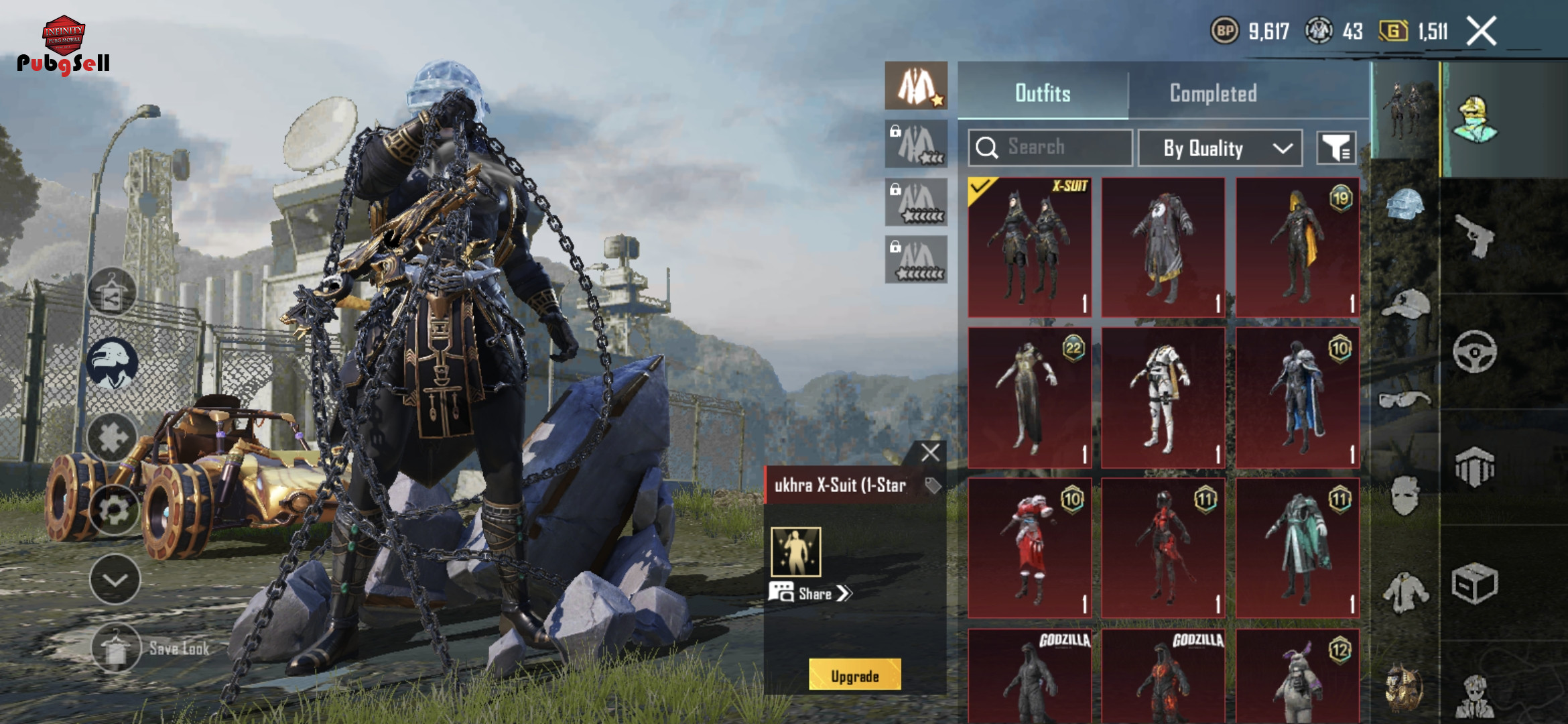Viewport: 1568px width, 724px height.
Task: Open the By Quality sort dropdown
Action: [1220, 148]
